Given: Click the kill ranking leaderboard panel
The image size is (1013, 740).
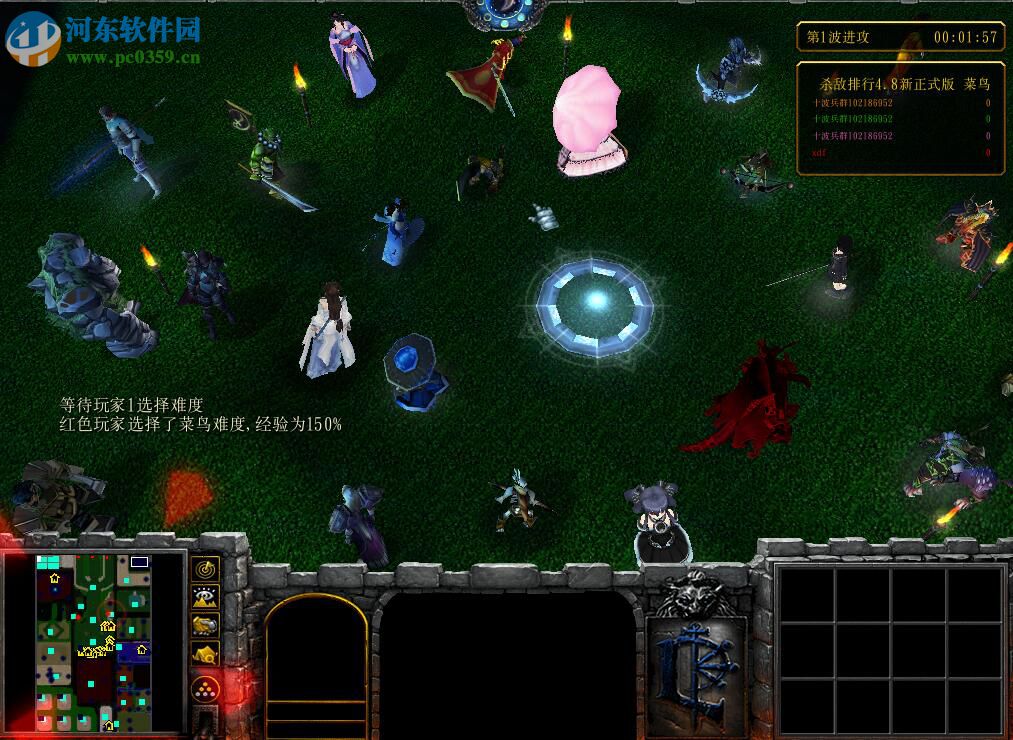Looking at the screenshot, I should pos(900,118).
